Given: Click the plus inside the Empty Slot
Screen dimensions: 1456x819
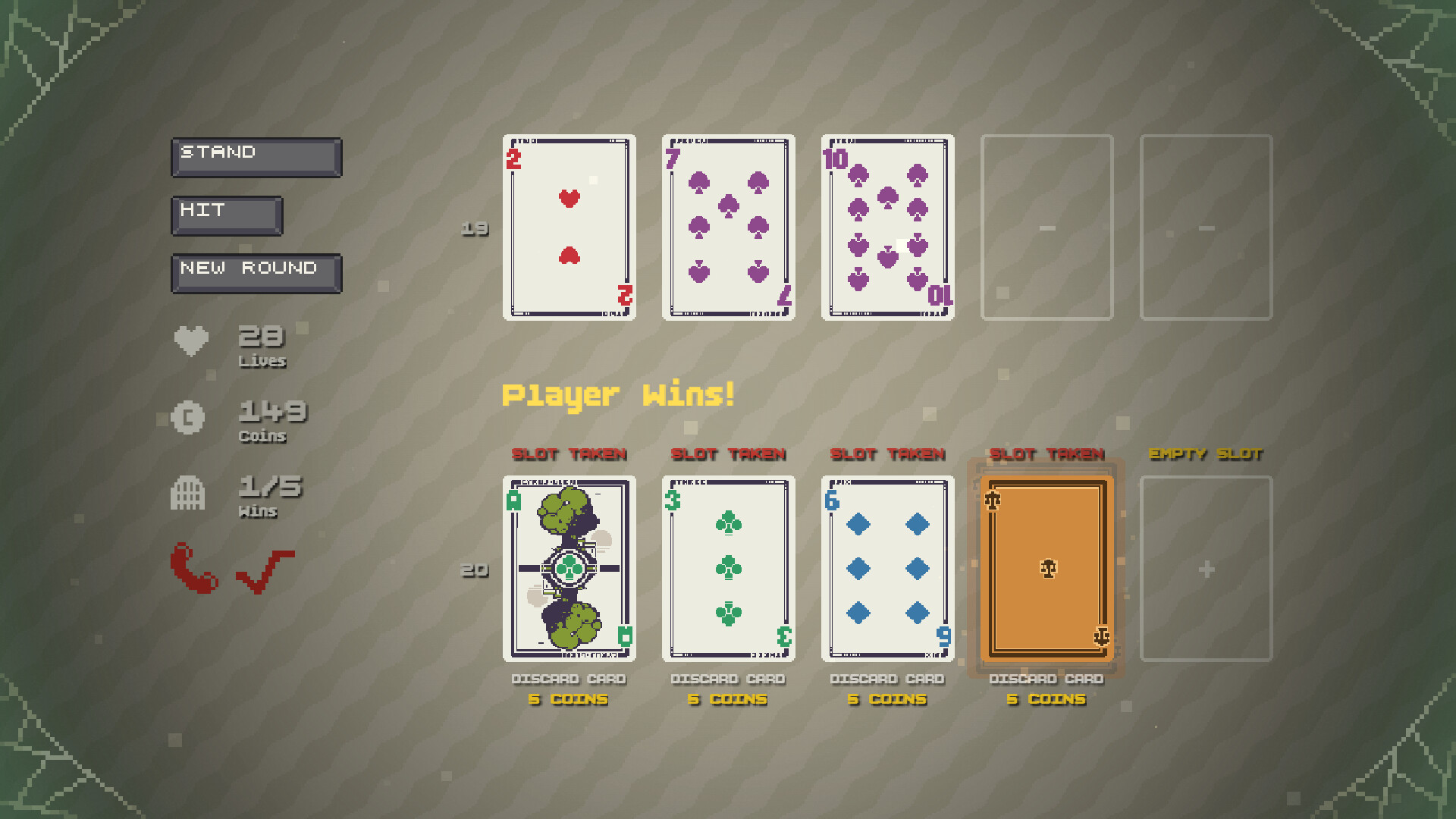Looking at the screenshot, I should tap(1206, 570).
